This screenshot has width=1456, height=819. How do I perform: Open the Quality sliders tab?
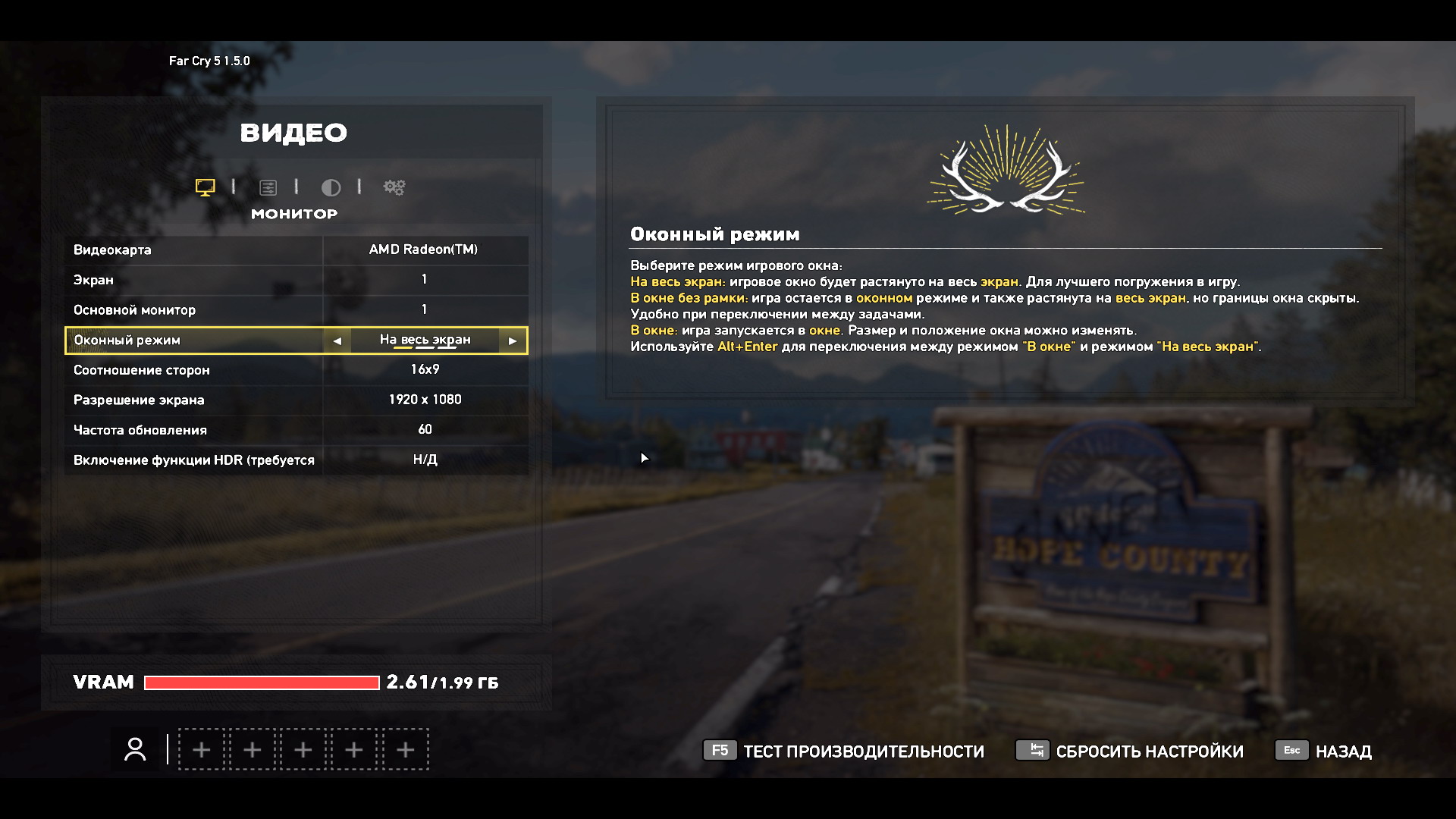click(268, 187)
